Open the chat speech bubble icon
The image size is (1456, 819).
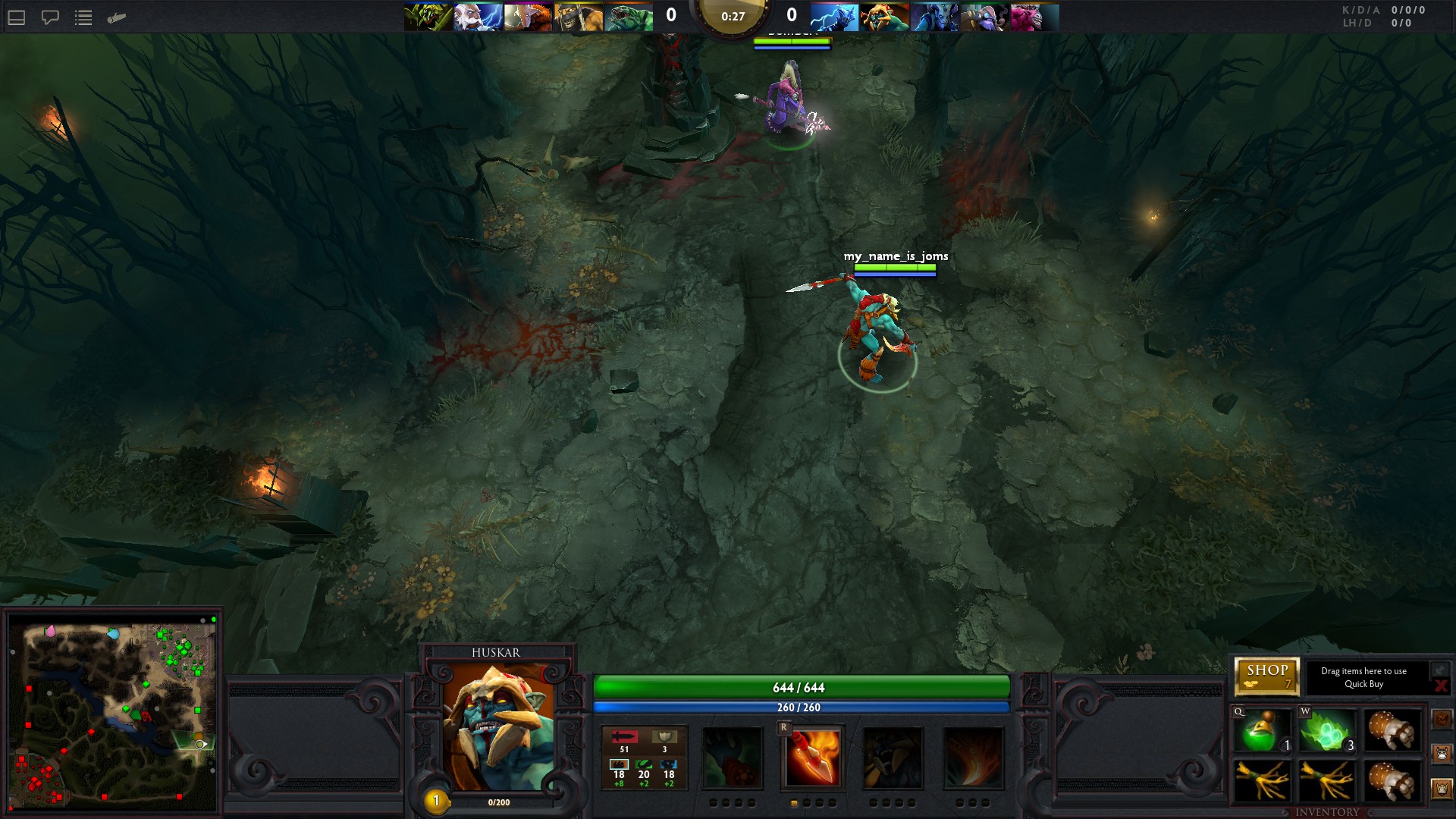click(x=50, y=17)
